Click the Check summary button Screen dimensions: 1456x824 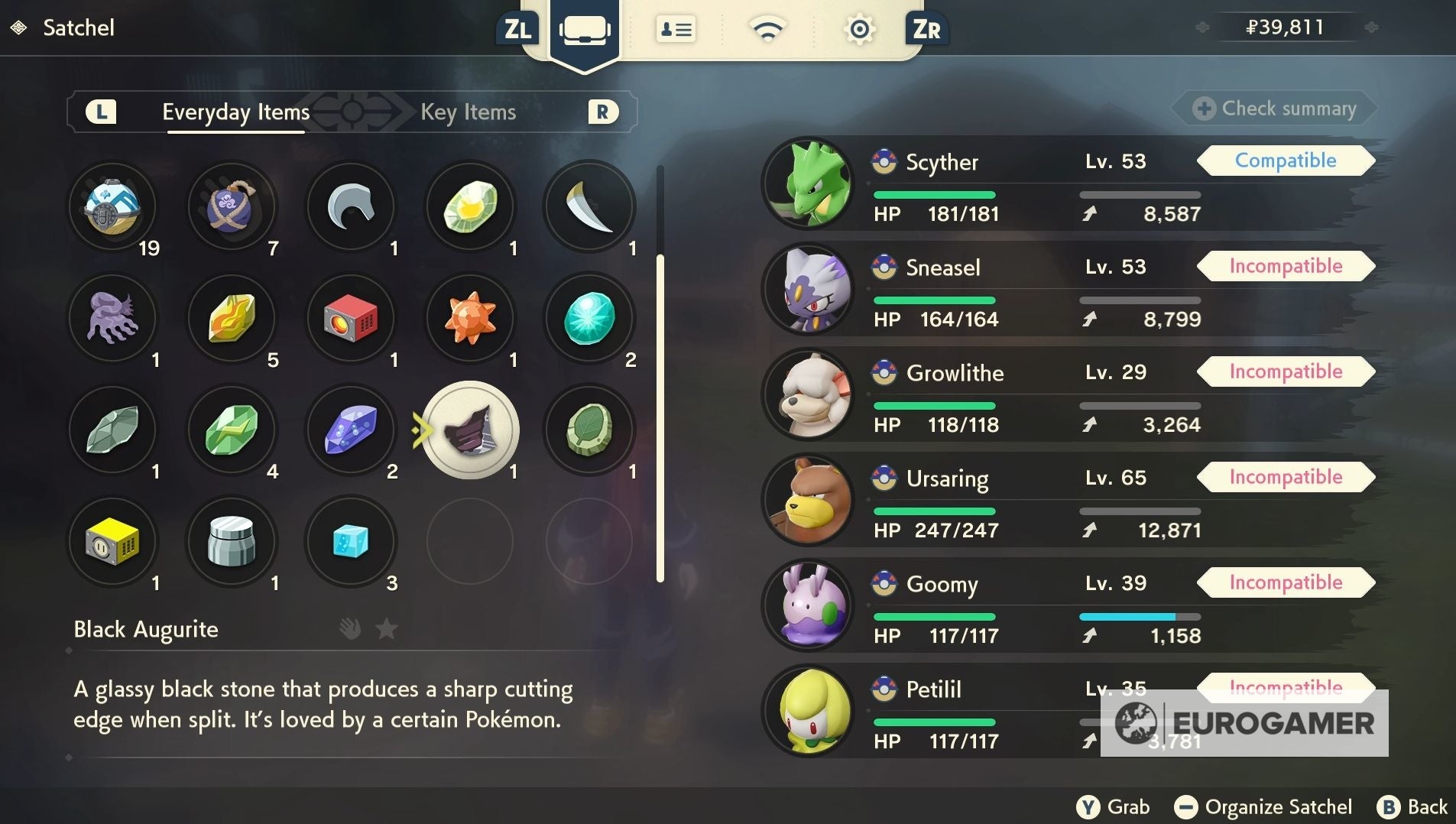[1274, 108]
